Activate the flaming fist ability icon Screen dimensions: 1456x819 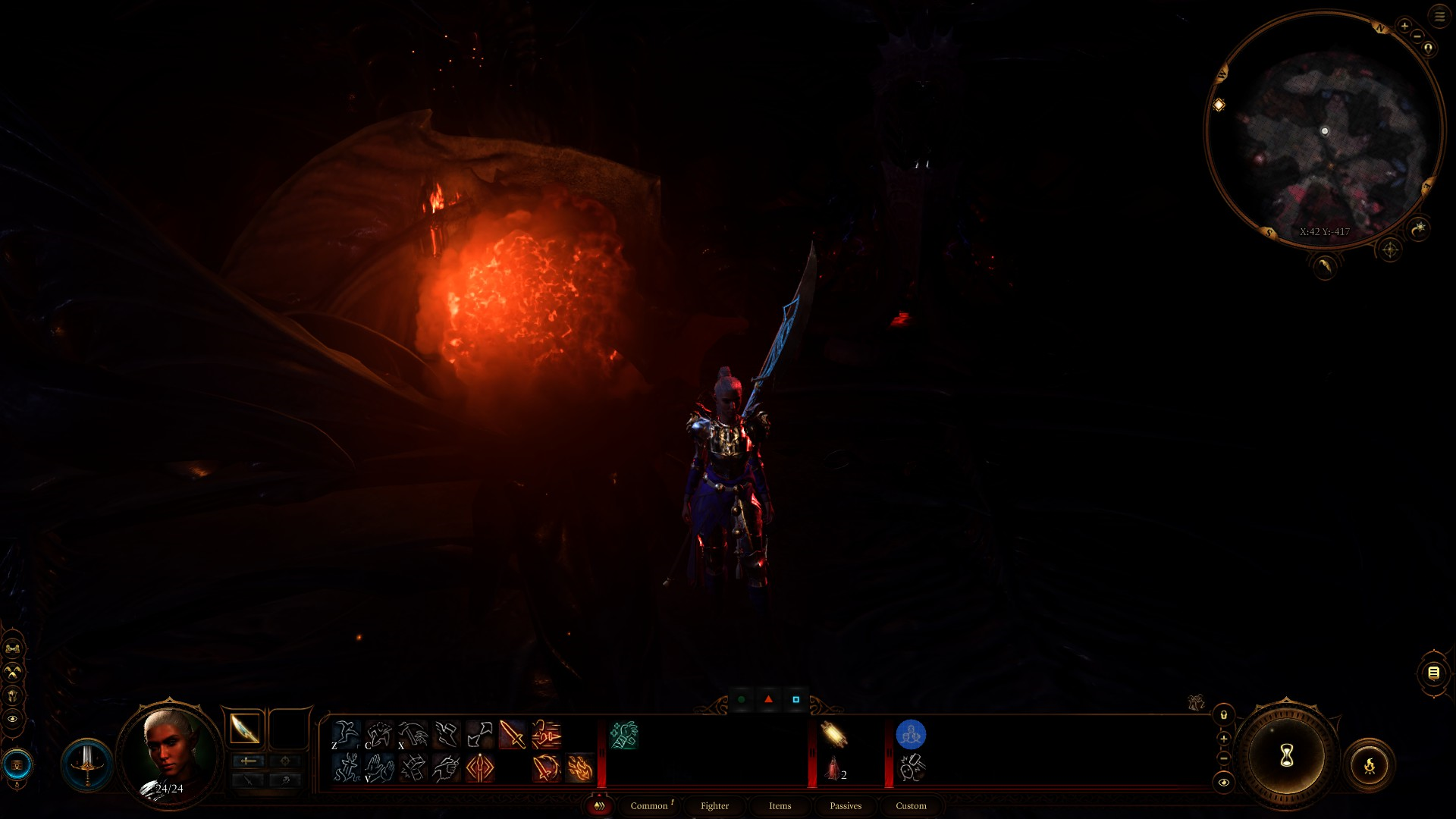[580, 768]
